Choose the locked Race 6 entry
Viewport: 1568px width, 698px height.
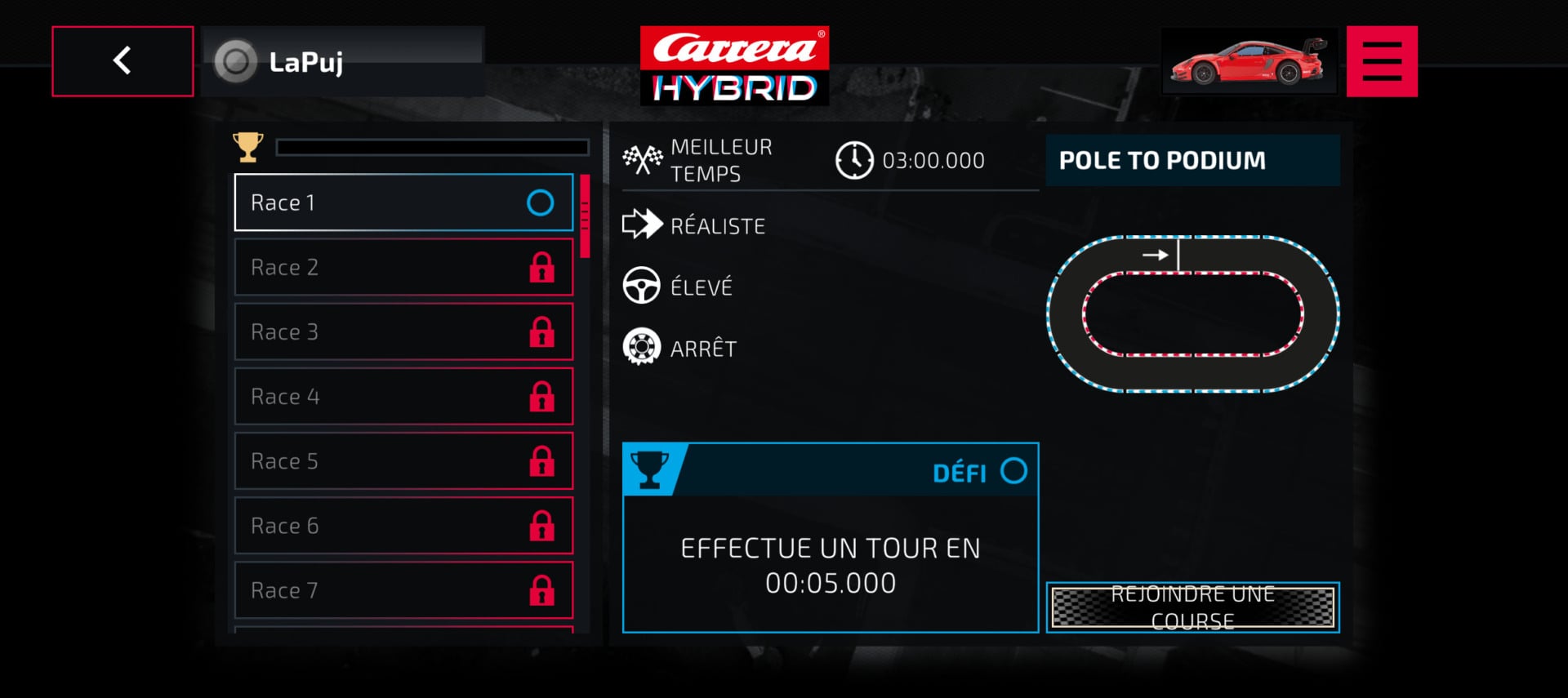point(403,525)
